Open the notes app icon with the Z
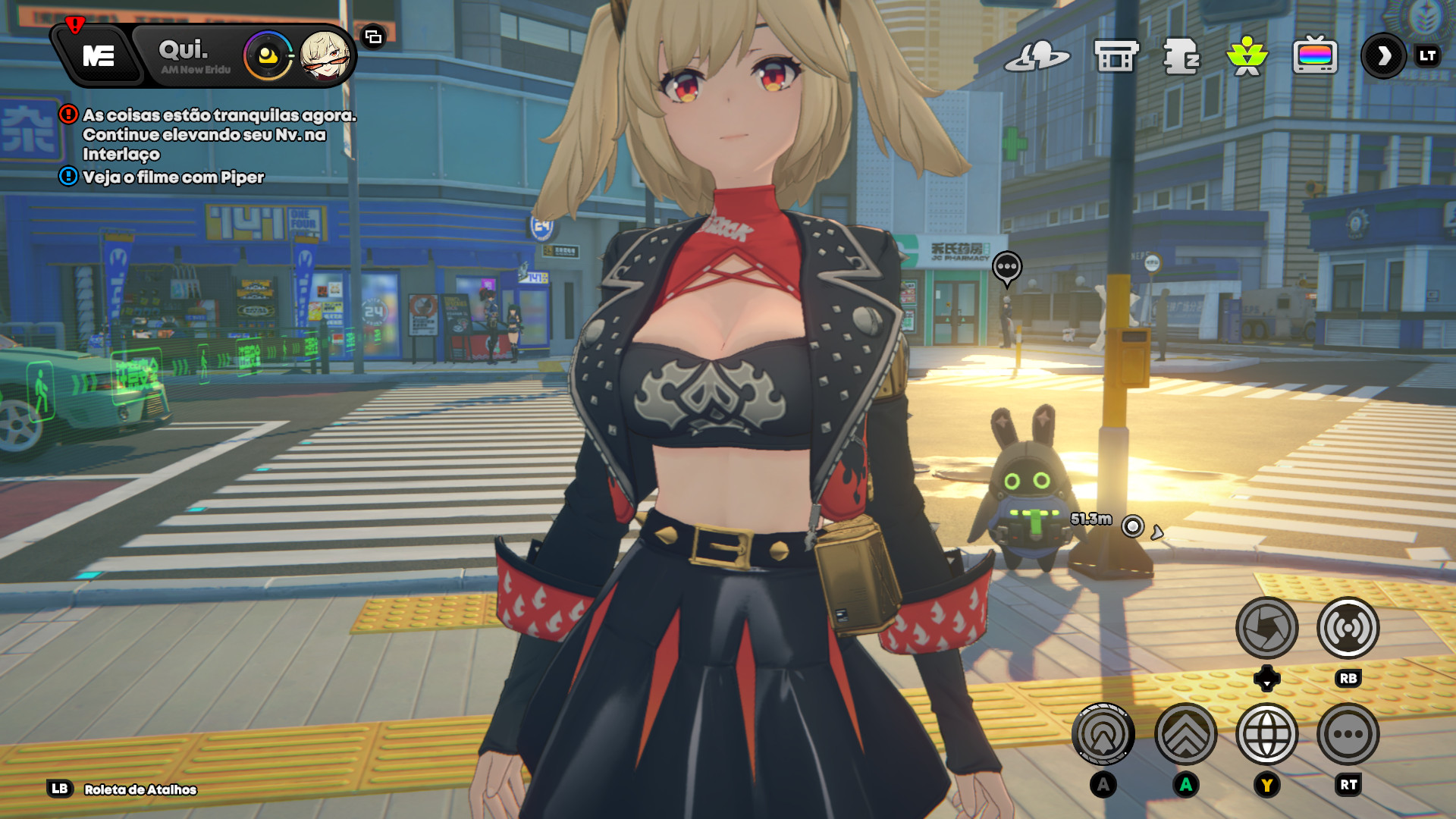This screenshot has width=1456, height=819. pyautogui.click(x=1180, y=55)
